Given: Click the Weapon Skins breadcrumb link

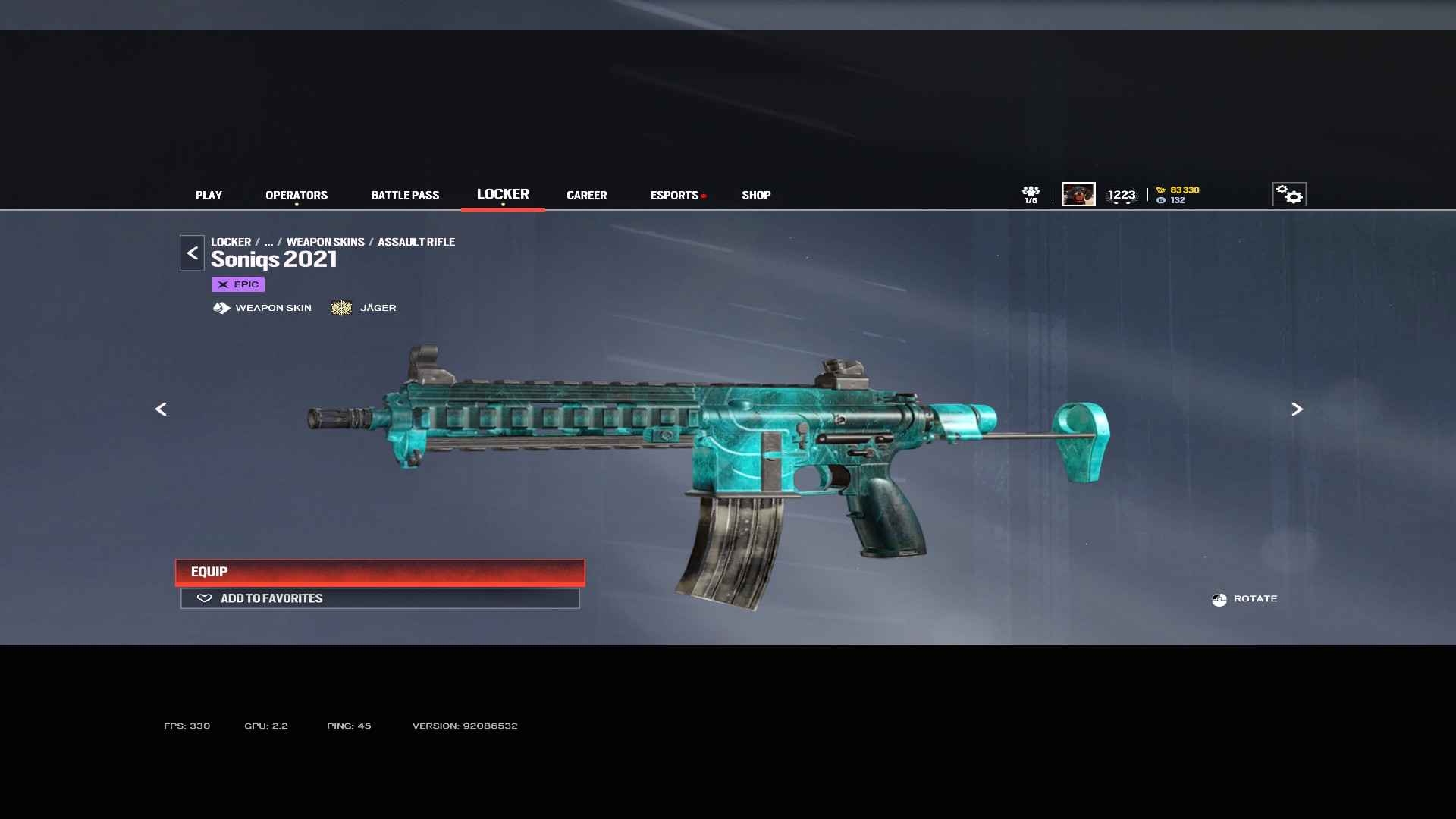Looking at the screenshot, I should 325,242.
